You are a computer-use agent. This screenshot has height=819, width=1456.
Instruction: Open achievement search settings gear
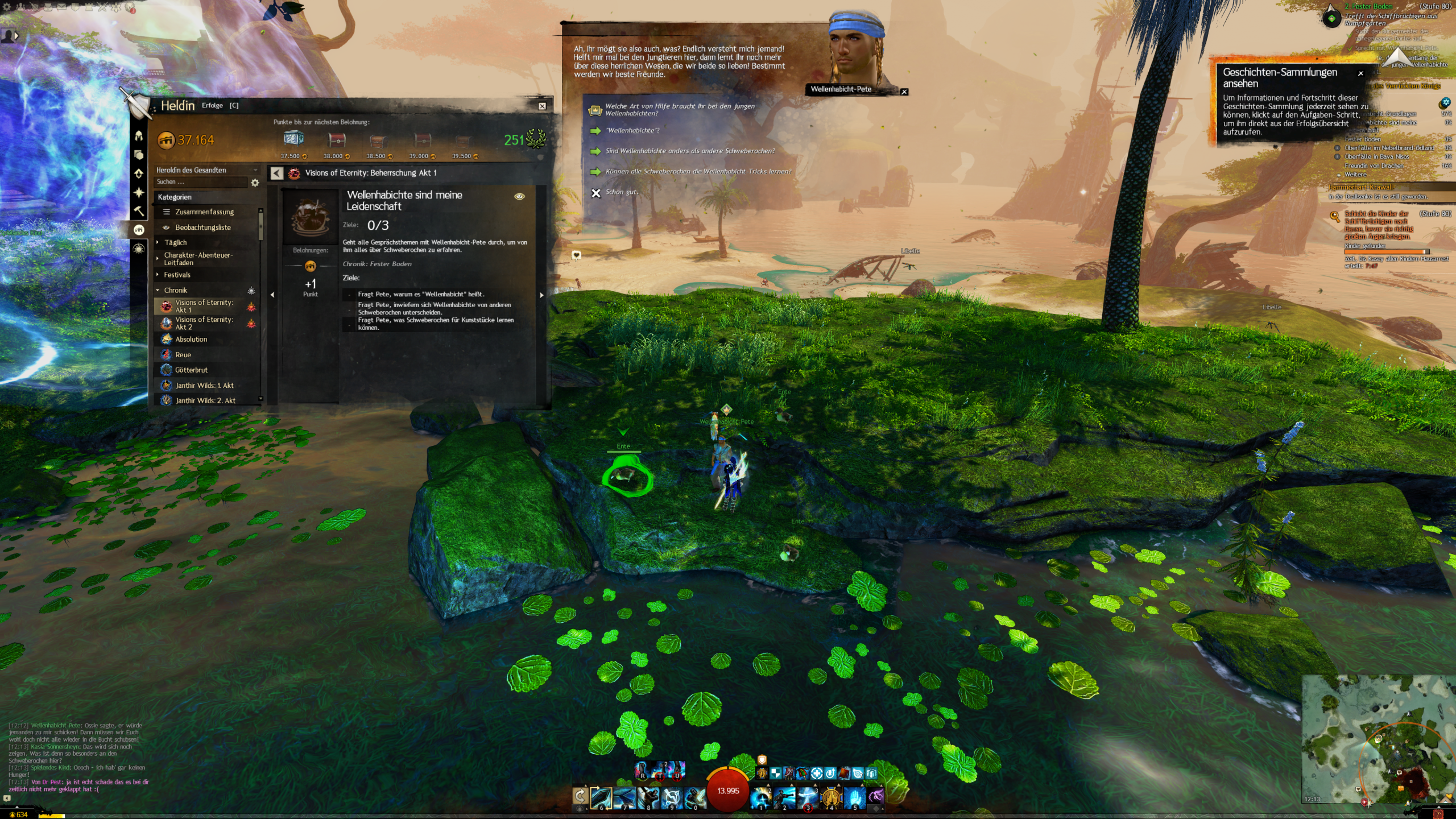click(x=255, y=183)
